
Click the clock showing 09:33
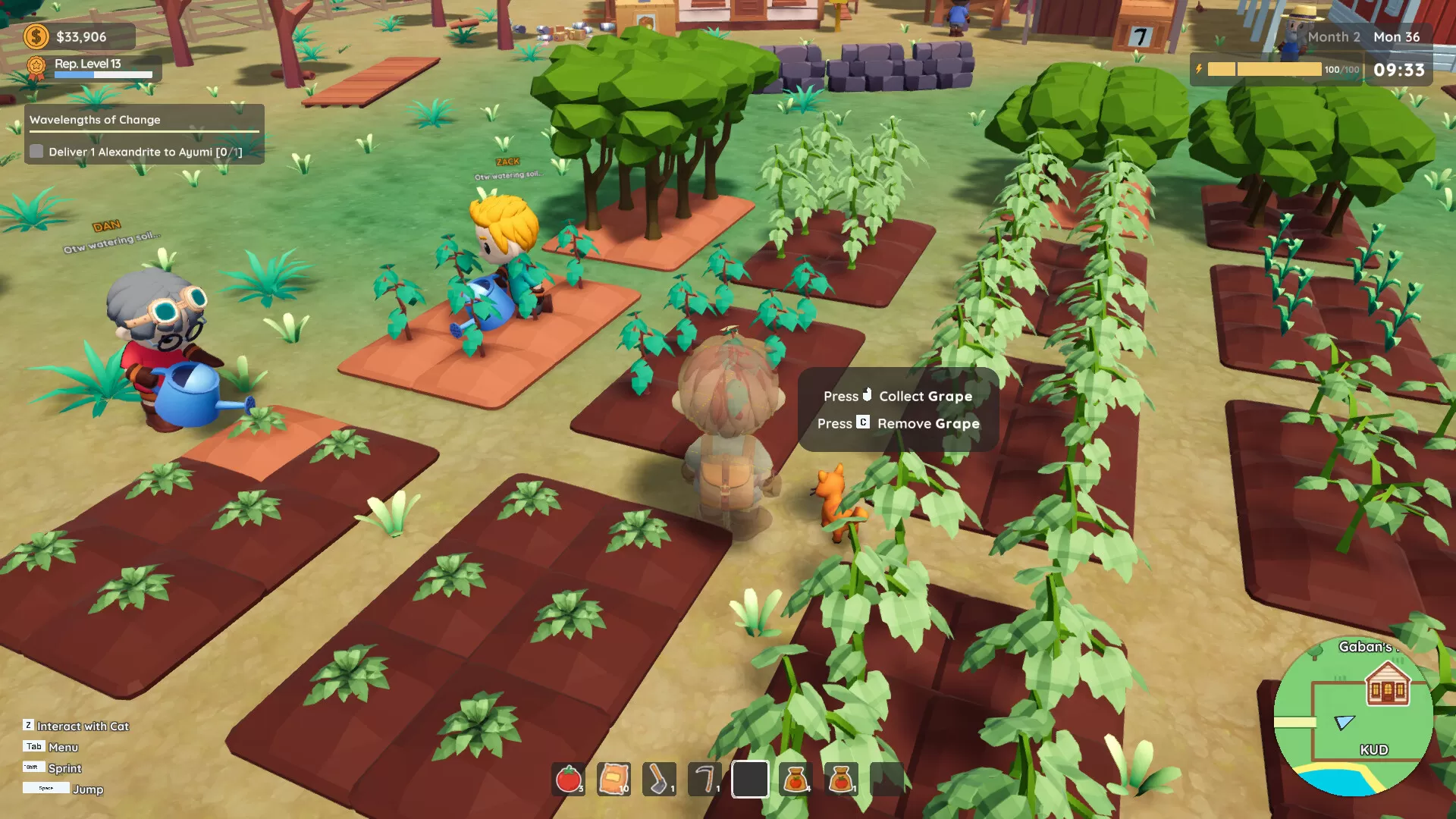[x=1399, y=68]
